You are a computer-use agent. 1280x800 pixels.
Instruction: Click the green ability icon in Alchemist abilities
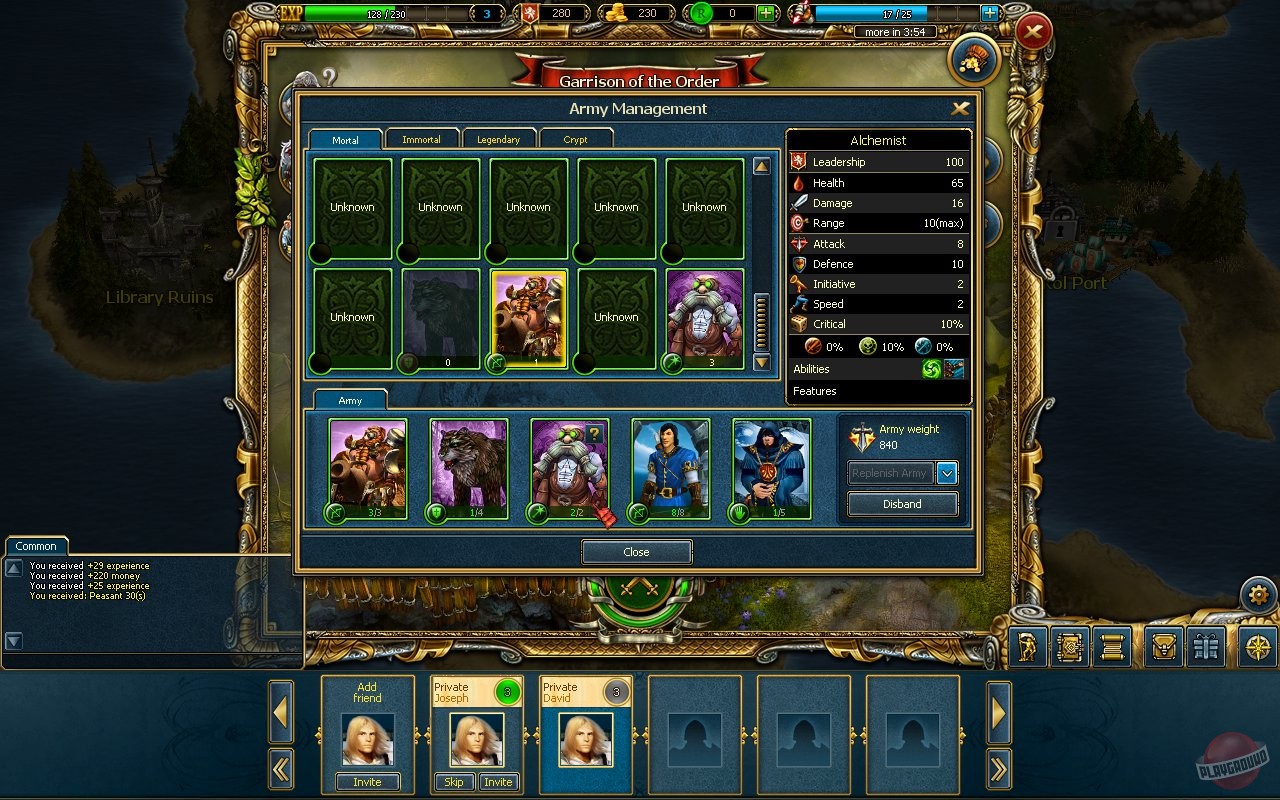(932, 368)
